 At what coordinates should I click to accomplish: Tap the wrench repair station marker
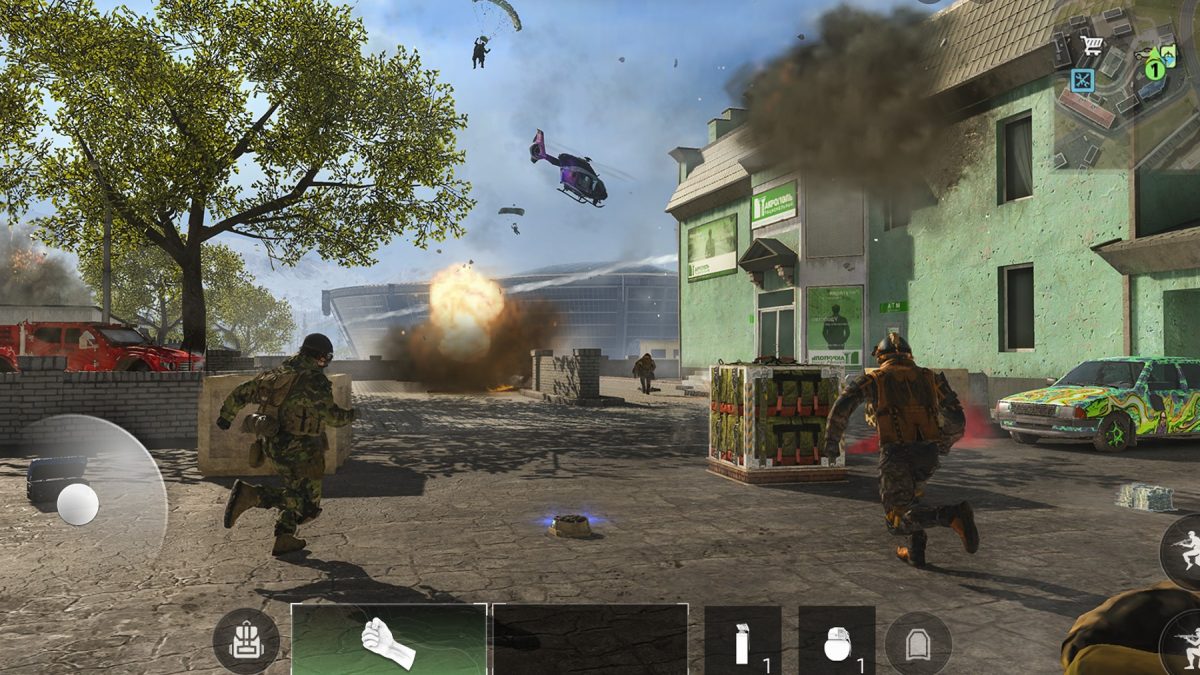click(x=1083, y=80)
